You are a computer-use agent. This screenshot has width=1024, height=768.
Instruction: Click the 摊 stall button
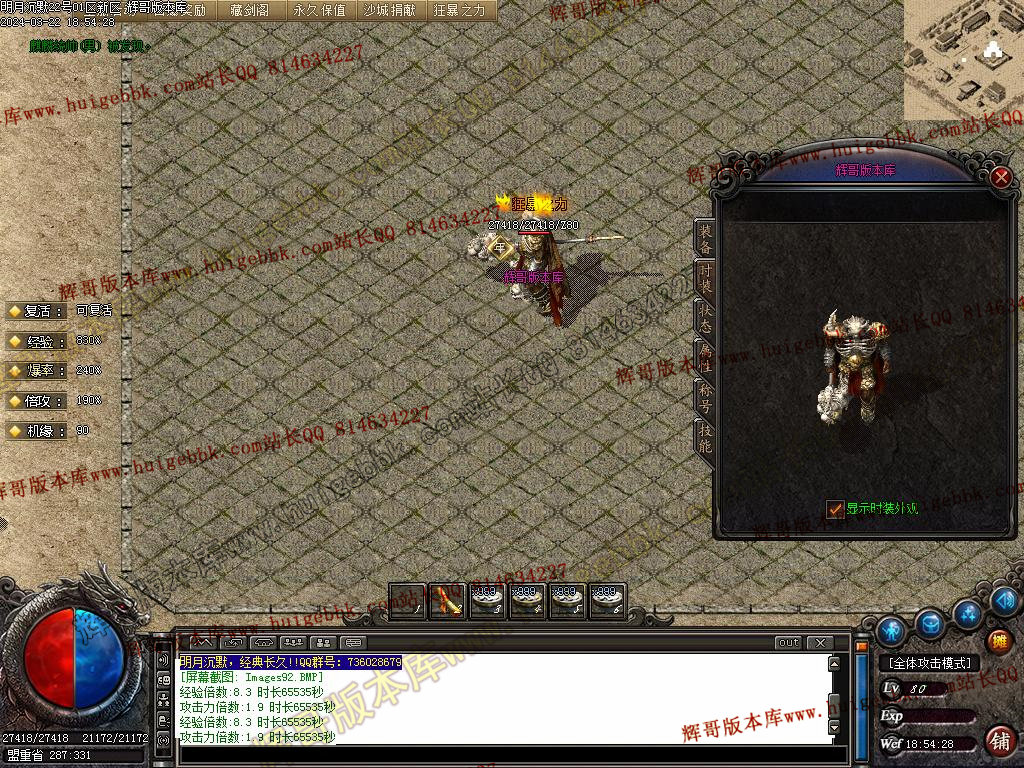click(x=998, y=641)
